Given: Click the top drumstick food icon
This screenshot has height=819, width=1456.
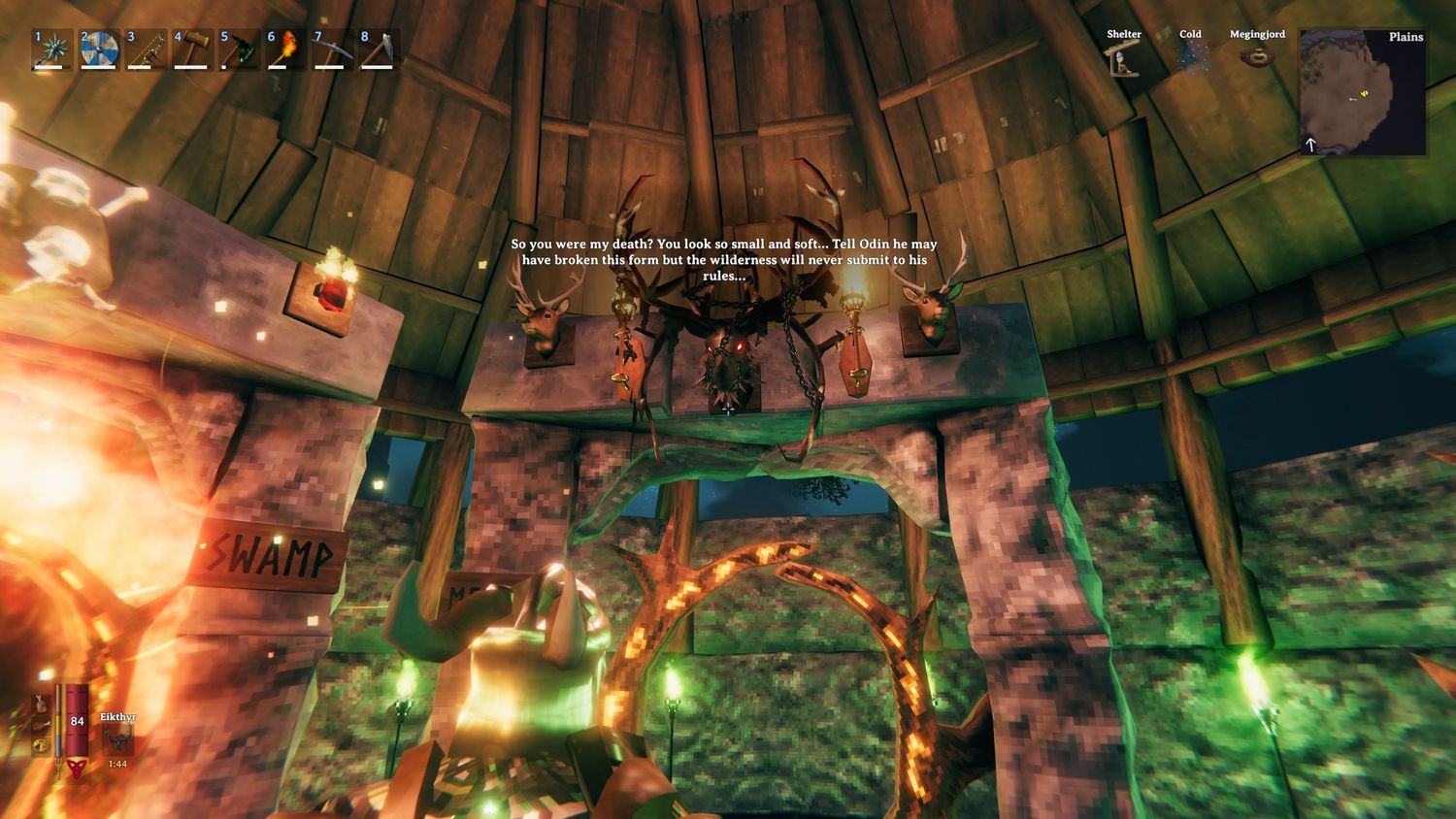Looking at the screenshot, I should 42,703.
